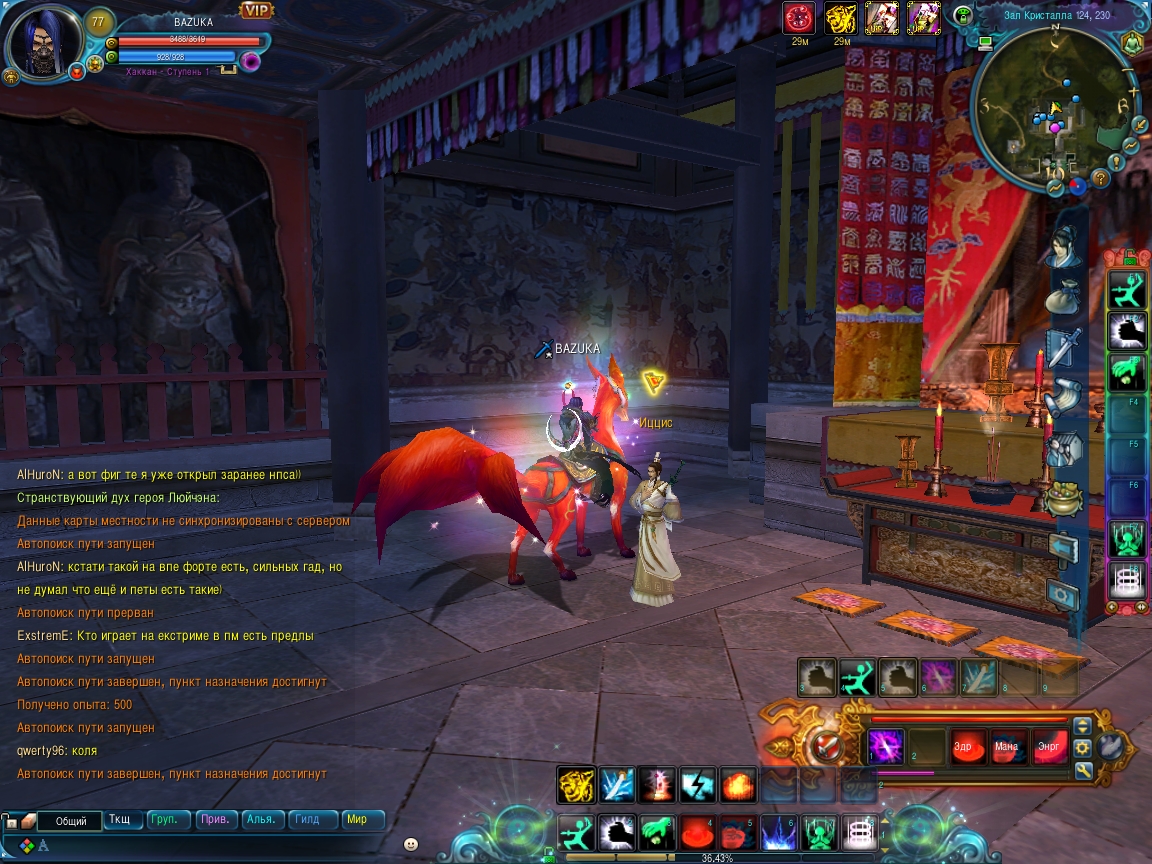Open the gear settings button on pet panel
Screen dimensions: 1152x864
click(1082, 747)
